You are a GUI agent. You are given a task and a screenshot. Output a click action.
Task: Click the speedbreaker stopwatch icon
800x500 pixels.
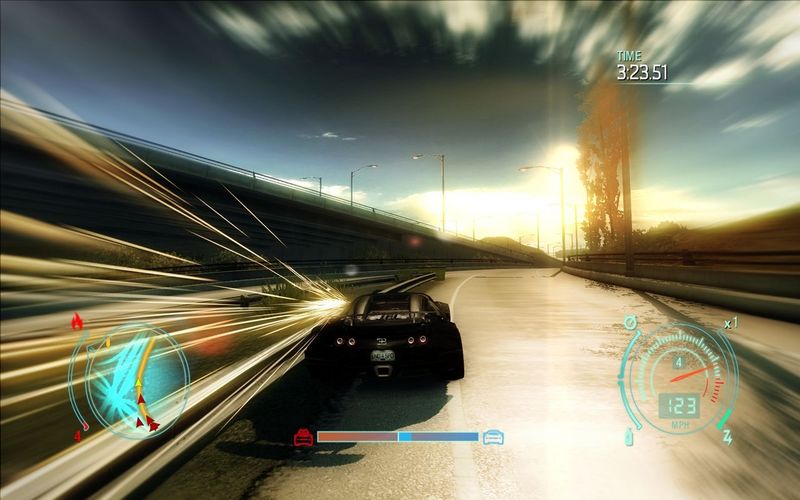[630, 322]
